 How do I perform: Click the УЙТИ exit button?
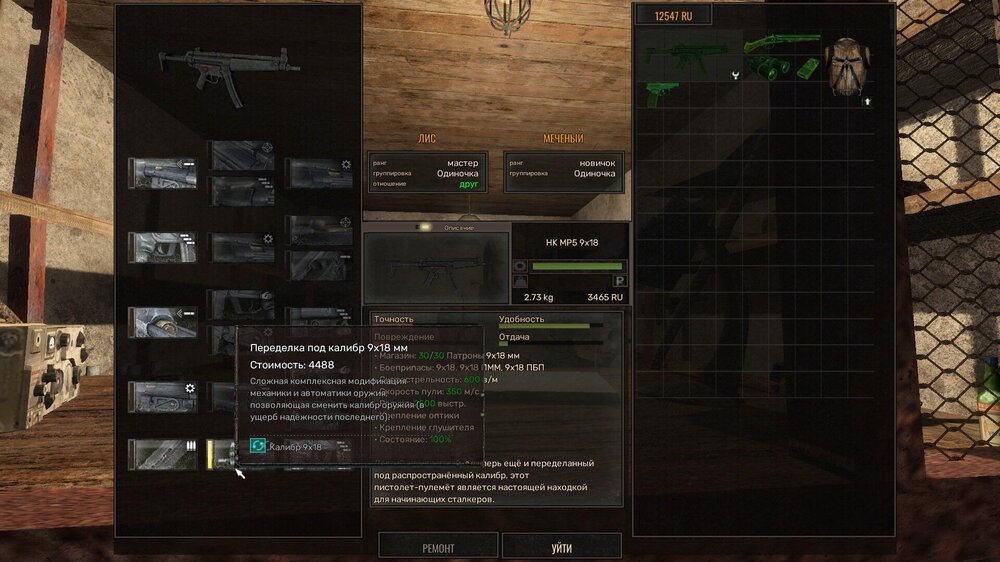tap(561, 547)
